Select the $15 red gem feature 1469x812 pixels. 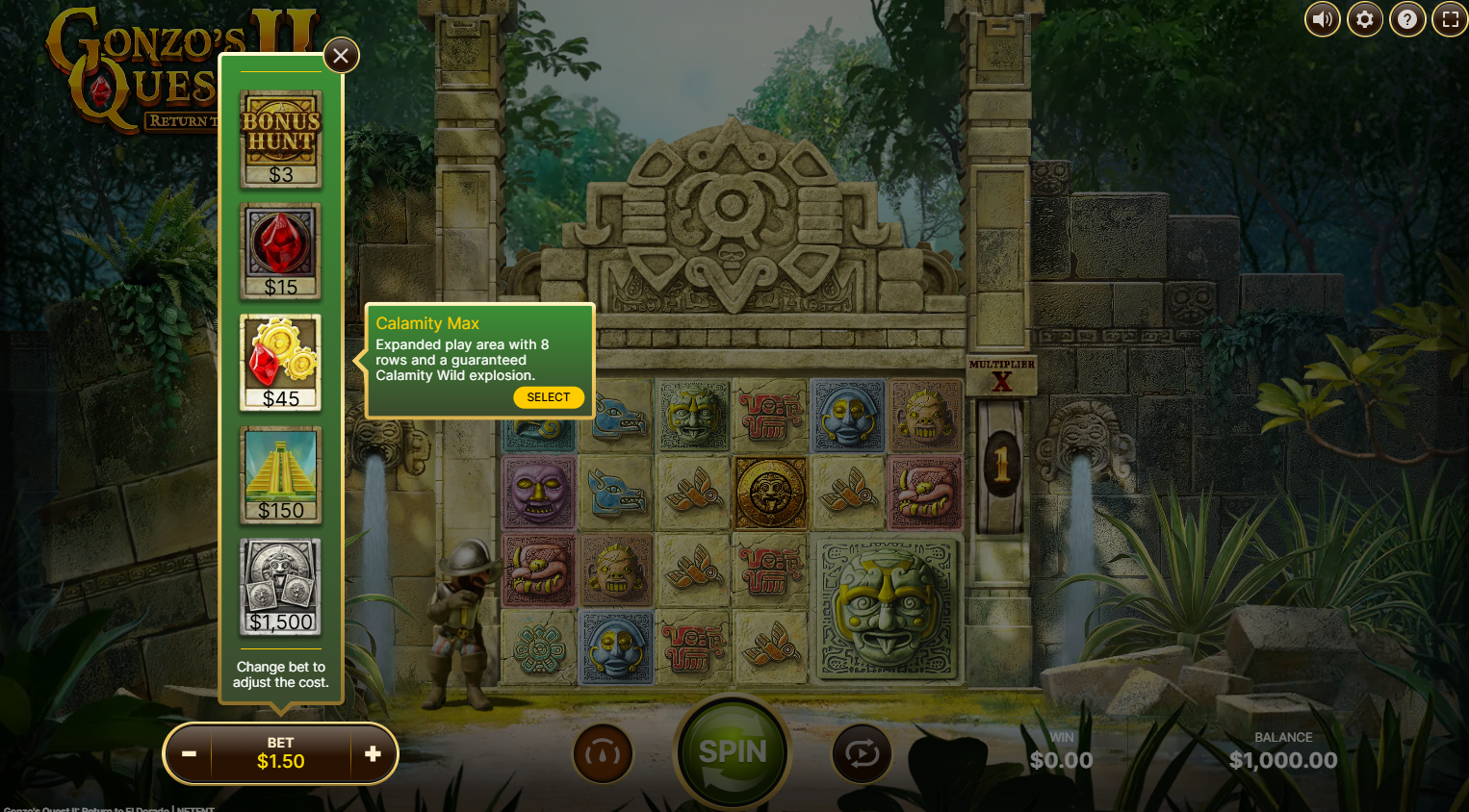[281, 251]
